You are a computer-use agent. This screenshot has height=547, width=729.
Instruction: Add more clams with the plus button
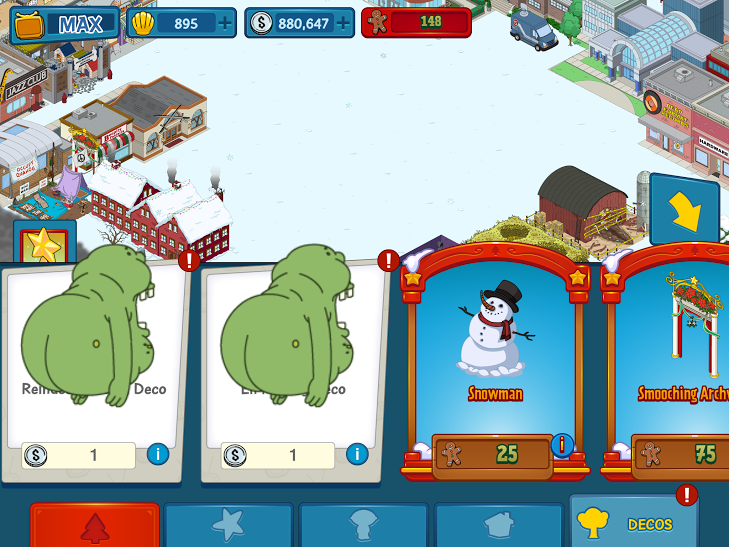tap(225, 23)
